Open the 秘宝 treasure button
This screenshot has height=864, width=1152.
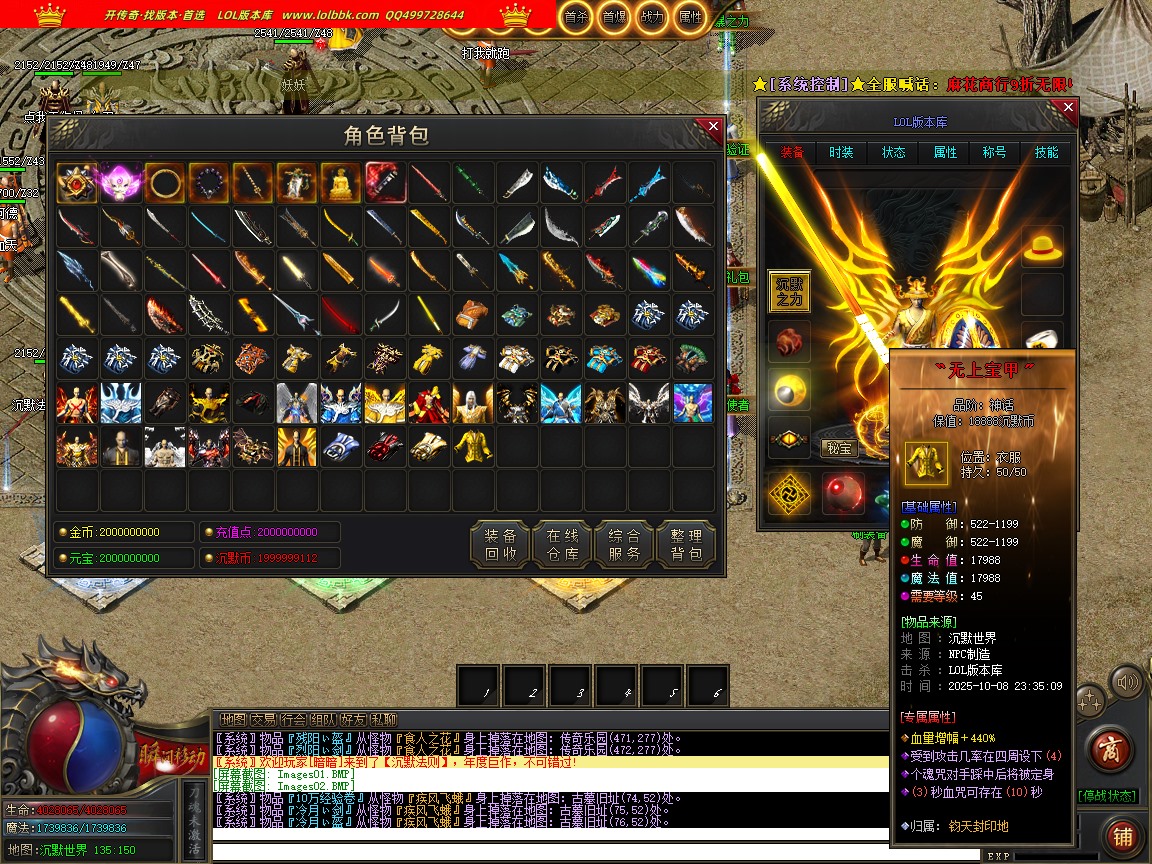(x=840, y=448)
